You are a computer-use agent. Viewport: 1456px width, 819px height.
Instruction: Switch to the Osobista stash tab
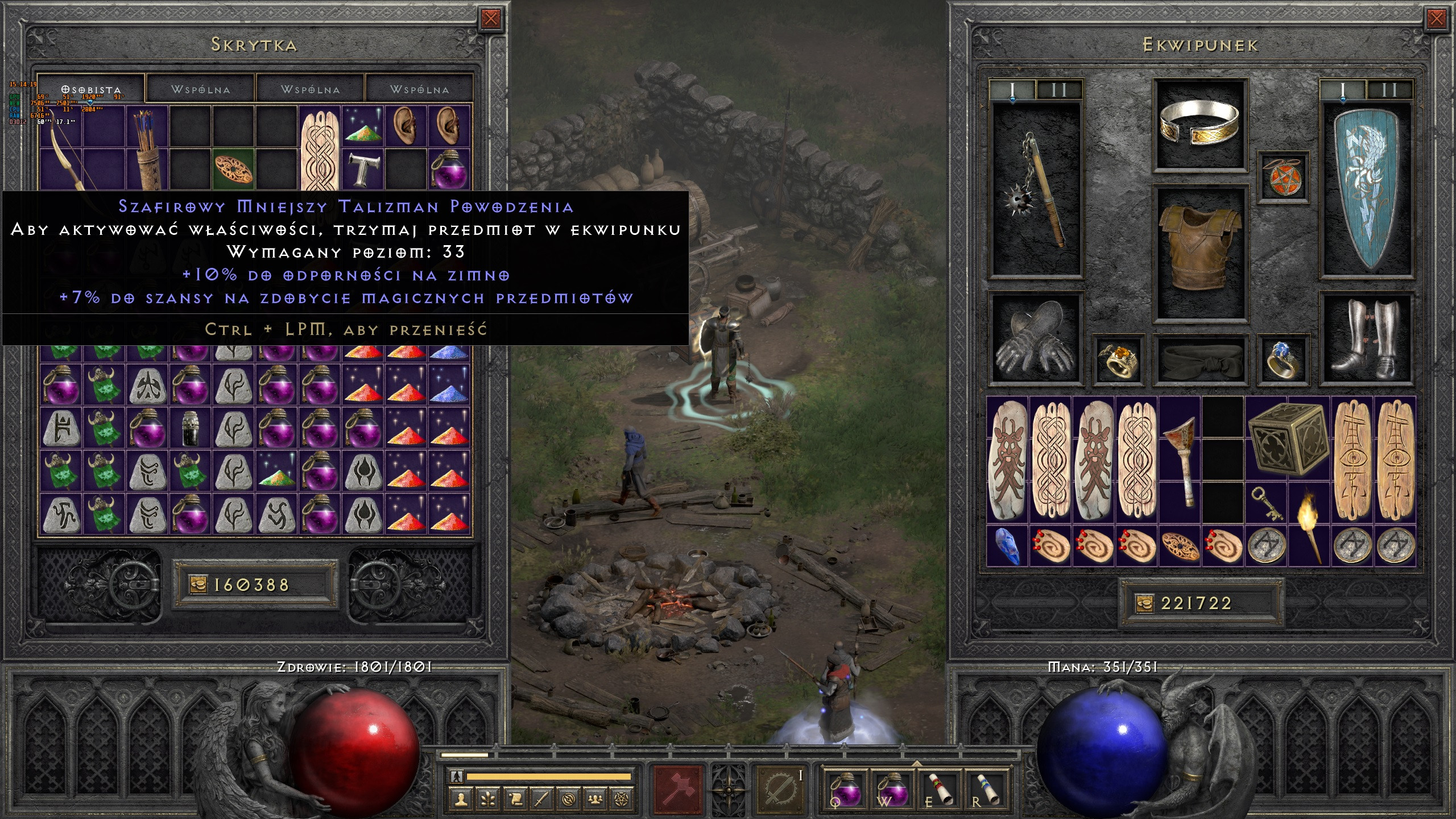point(91,90)
